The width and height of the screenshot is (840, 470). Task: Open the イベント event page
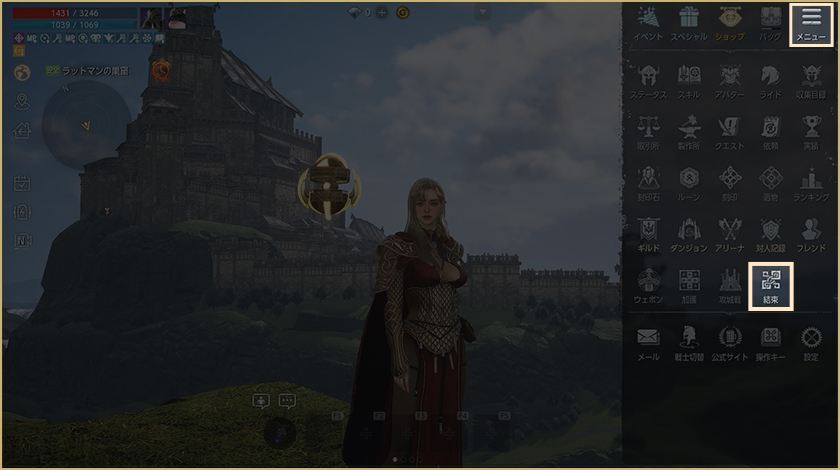tap(648, 23)
